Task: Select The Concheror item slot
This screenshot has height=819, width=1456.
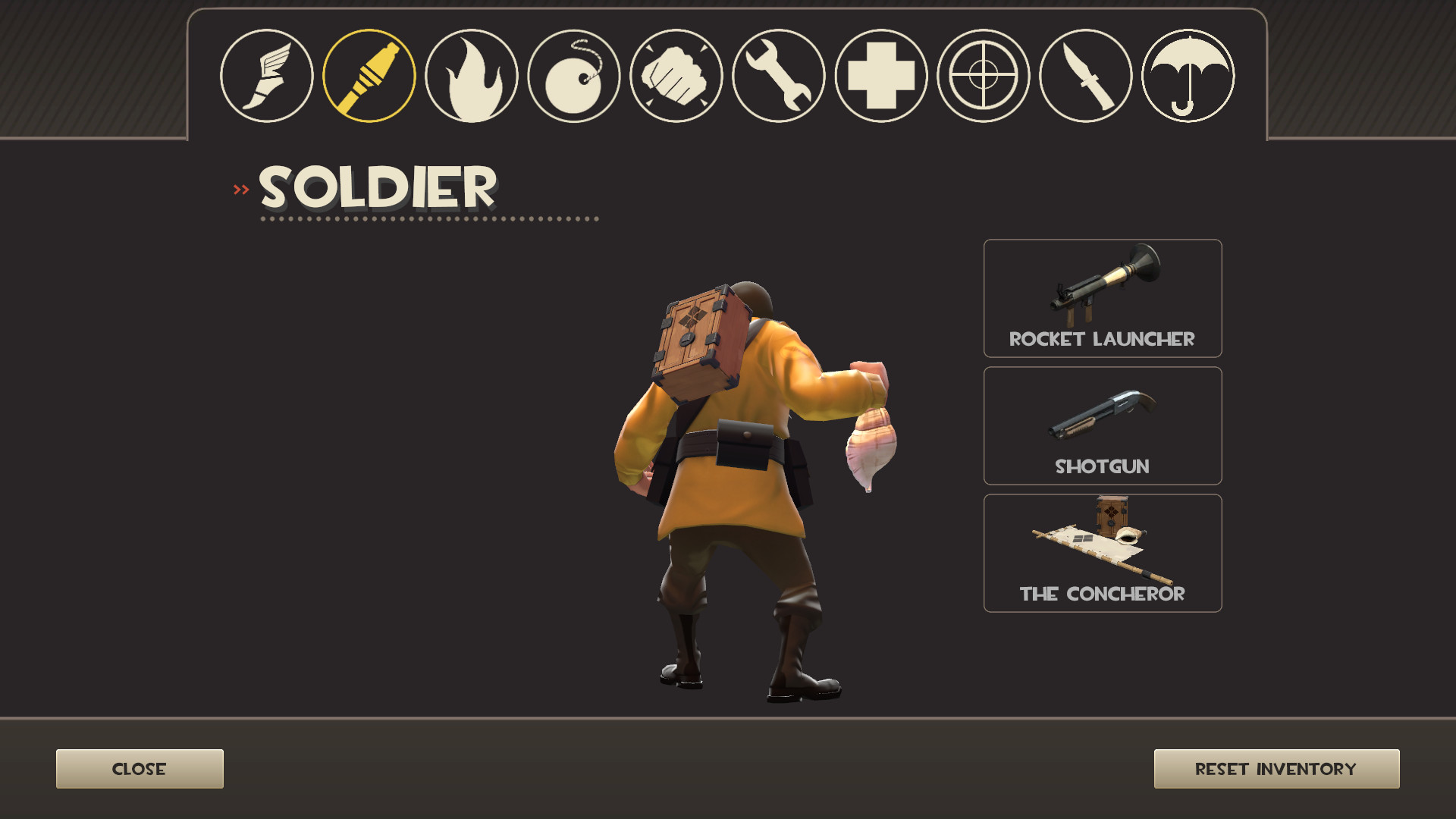Action: [x=1102, y=546]
